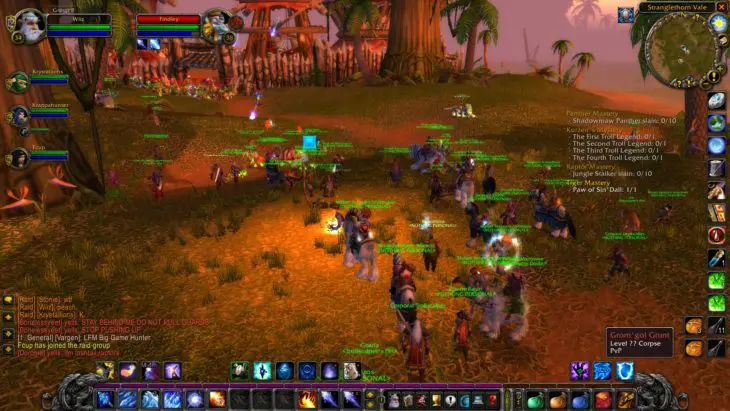730x411 pixels.
Task: Activate the first frost spell on the main bar
Action: click(106, 399)
